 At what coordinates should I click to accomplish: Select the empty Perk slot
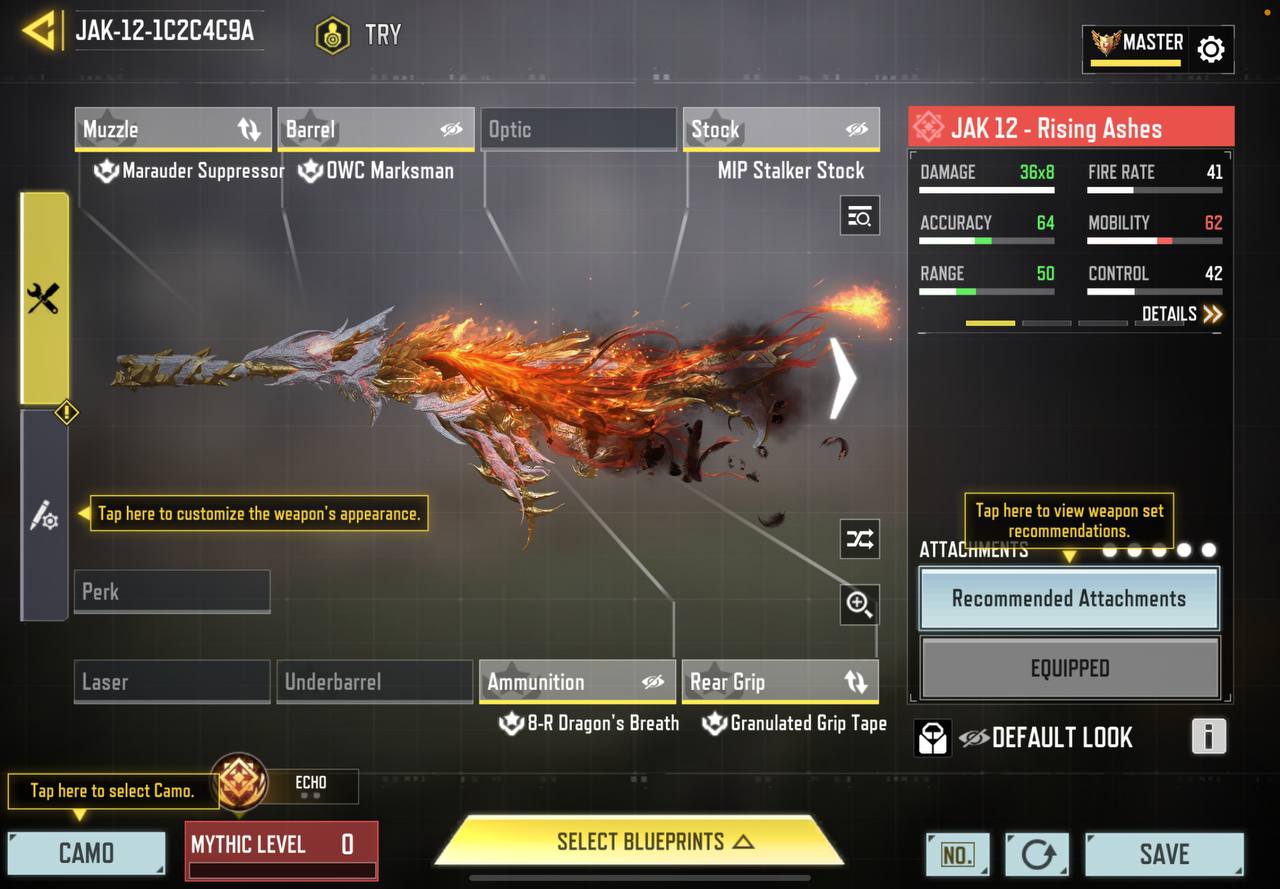(171, 591)
